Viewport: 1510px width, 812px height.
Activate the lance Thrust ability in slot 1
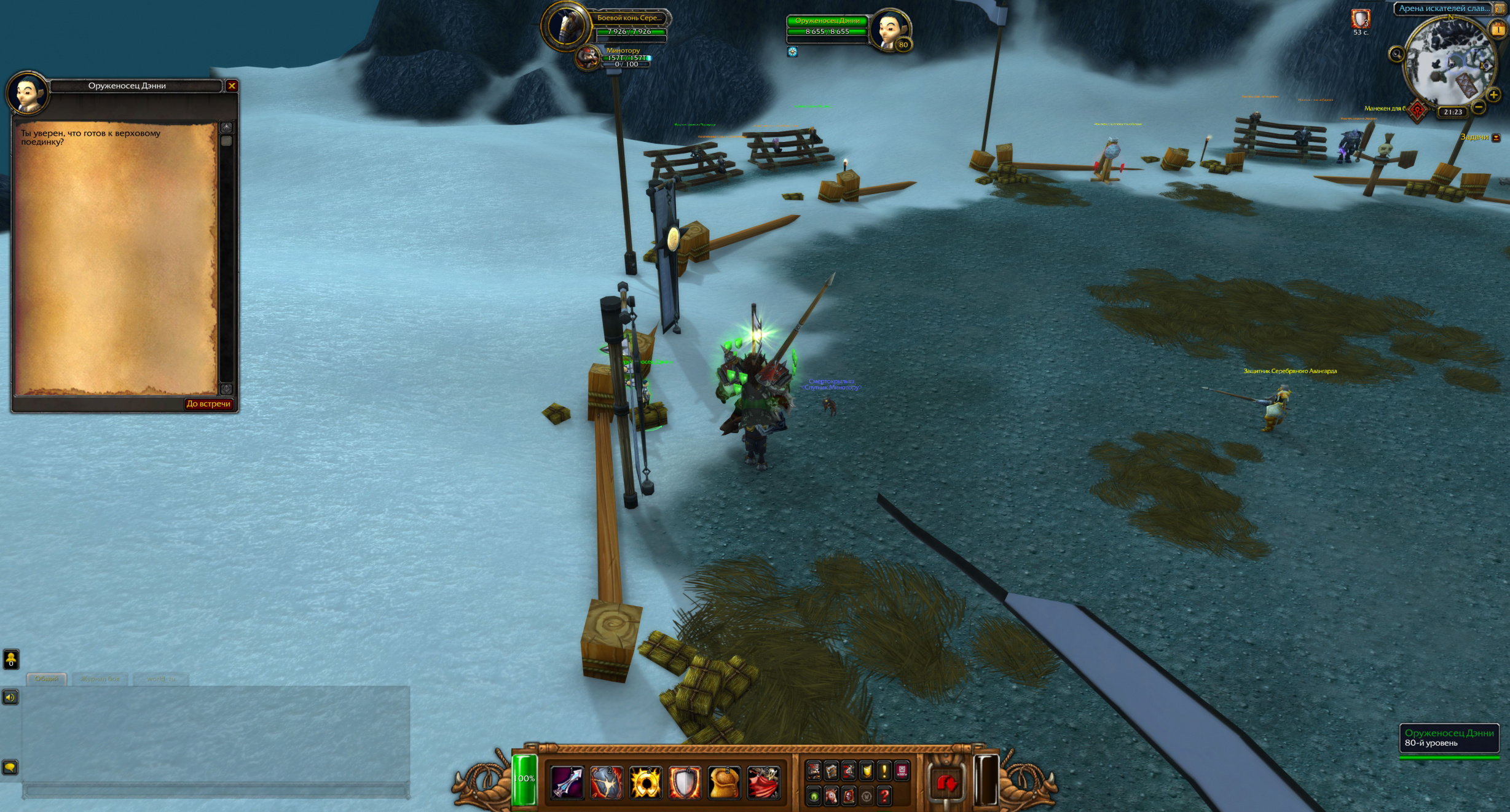pyautogui.click(x=567, y=783)
